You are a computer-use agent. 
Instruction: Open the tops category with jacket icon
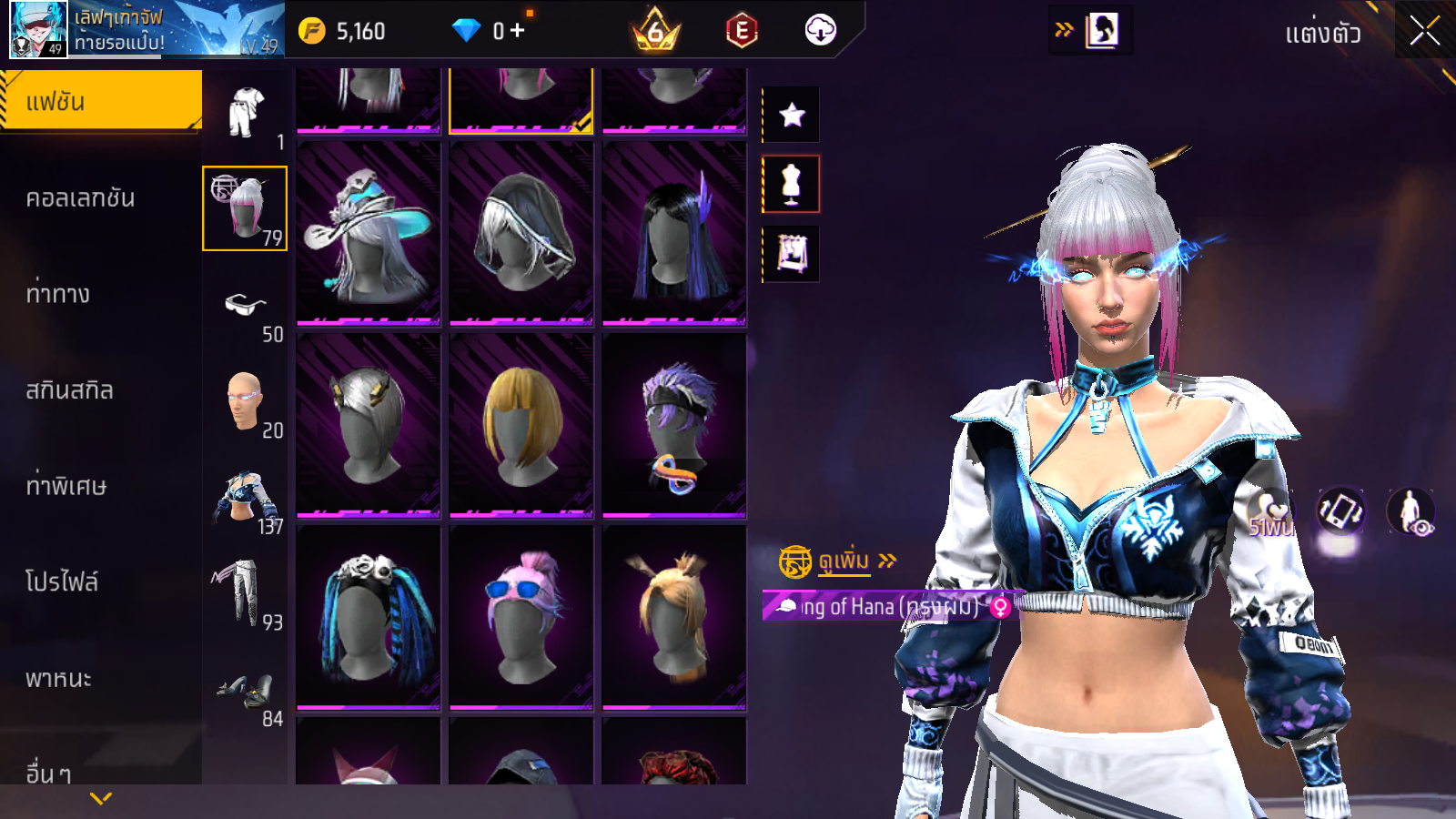(x=245, y=498)
